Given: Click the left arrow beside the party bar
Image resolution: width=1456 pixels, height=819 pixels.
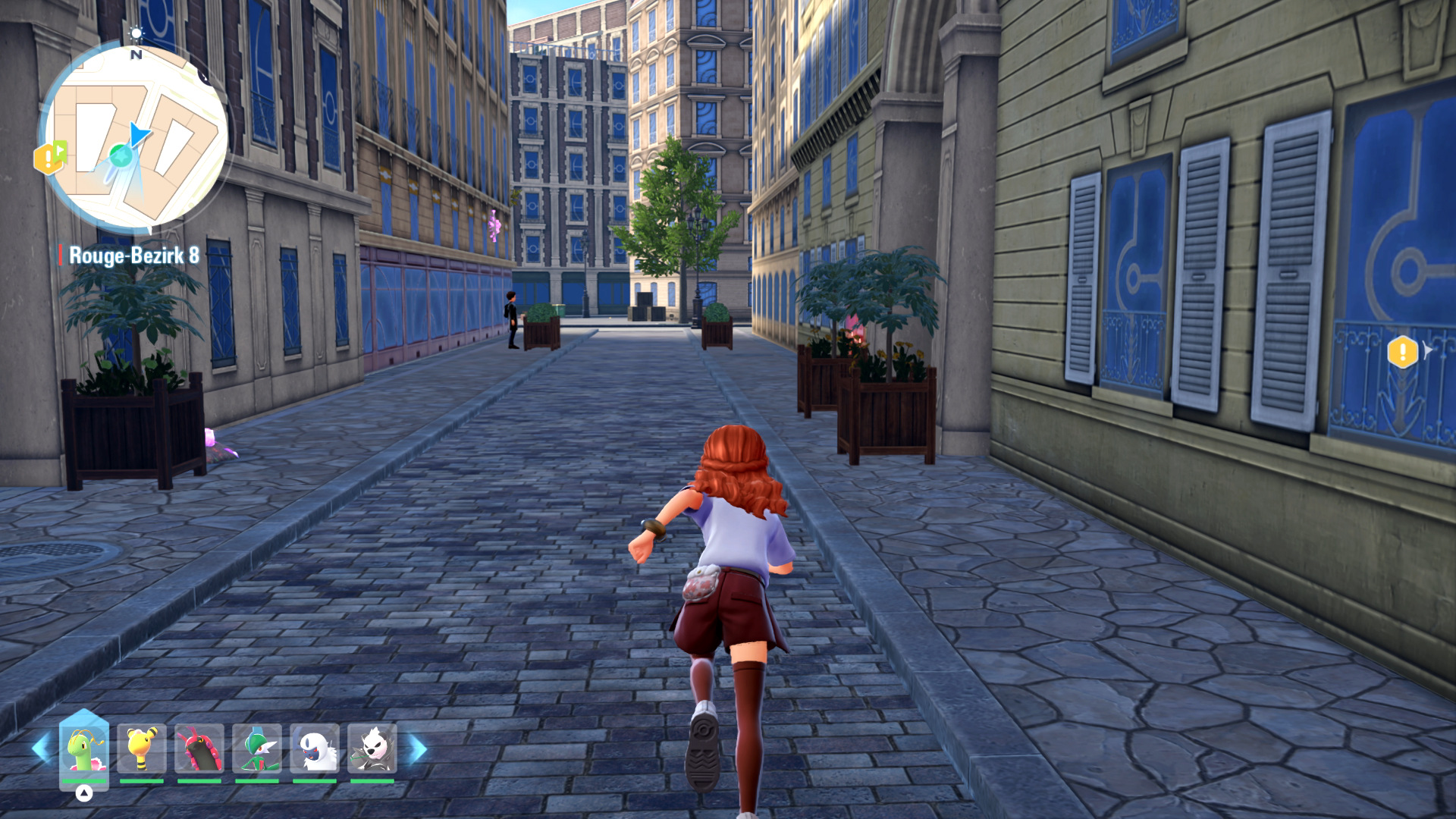Looking at the screenshot, I should 41,749.
